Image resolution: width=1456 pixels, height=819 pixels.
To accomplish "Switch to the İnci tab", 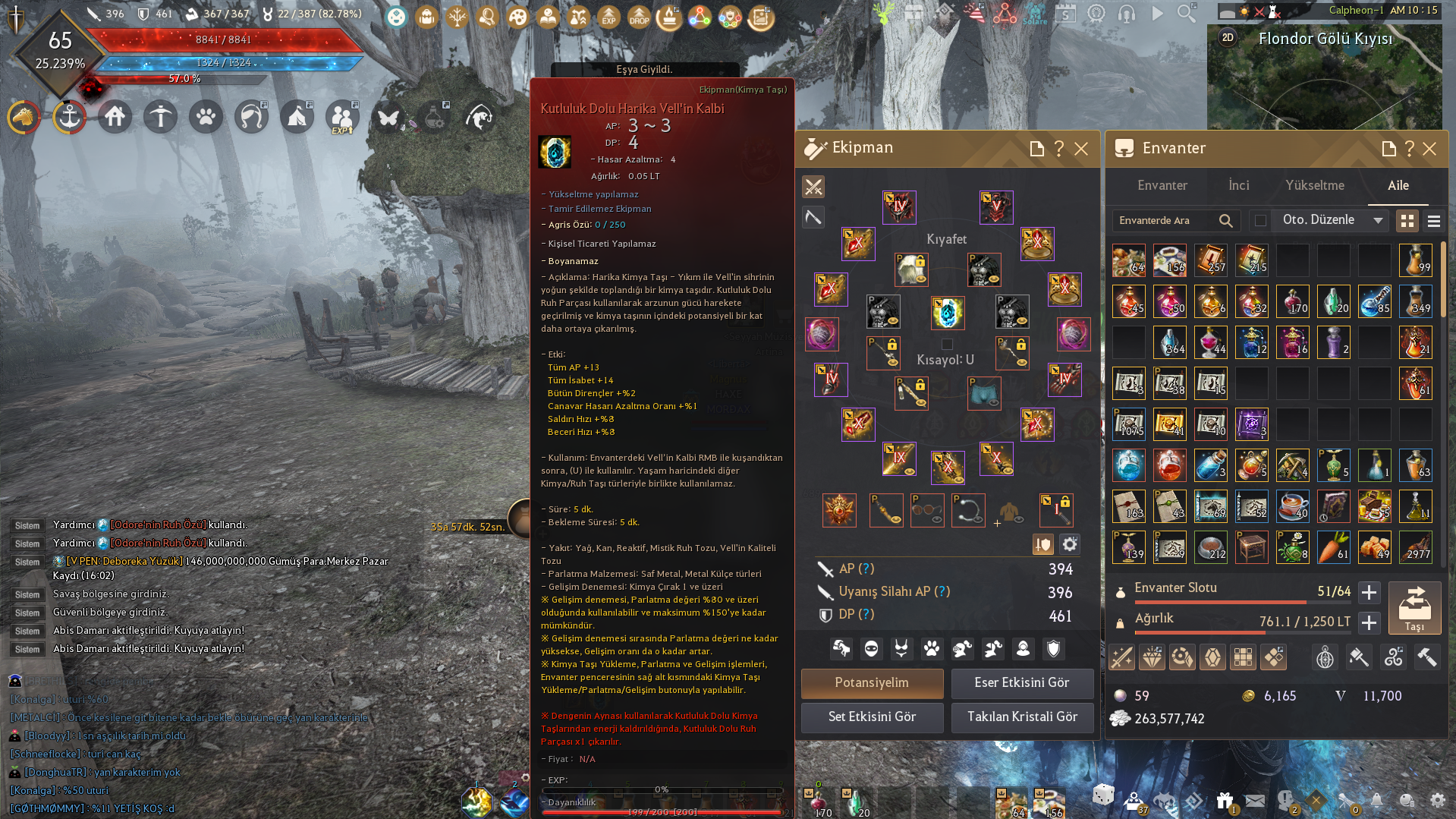I will [1238, 186].
